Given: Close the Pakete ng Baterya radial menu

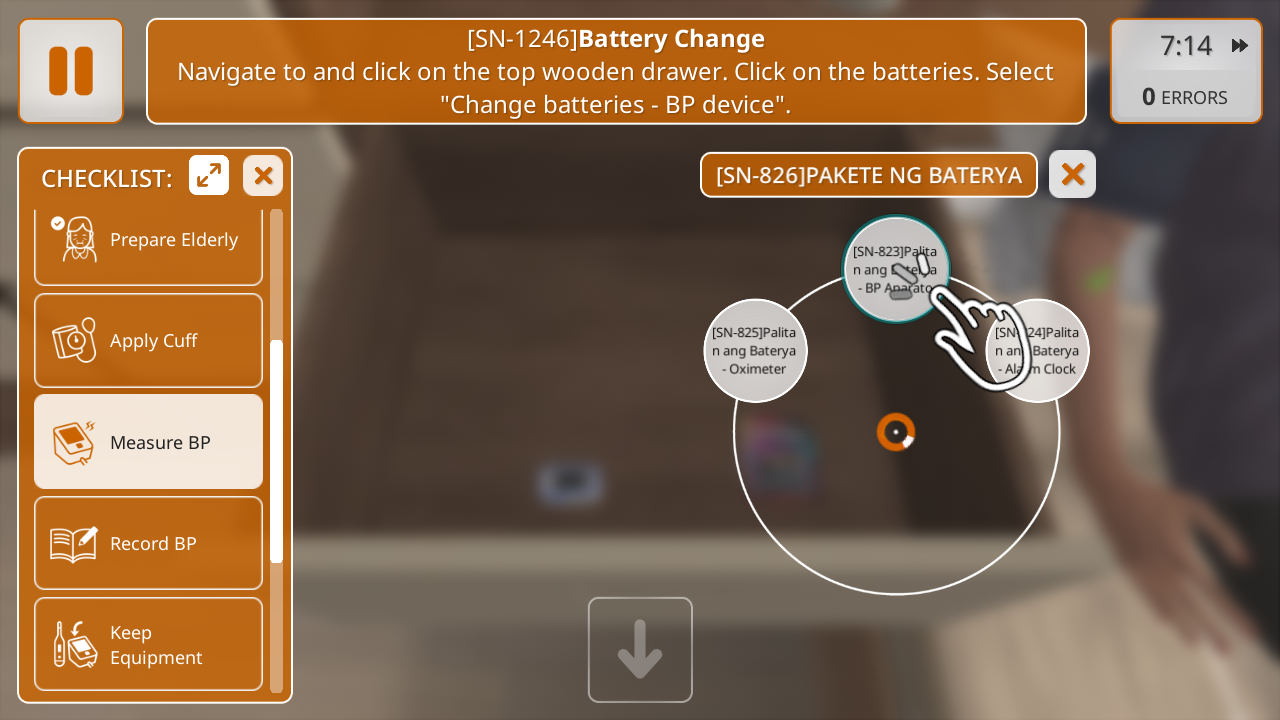Looking at the screenshot, I should point(1072,174).
